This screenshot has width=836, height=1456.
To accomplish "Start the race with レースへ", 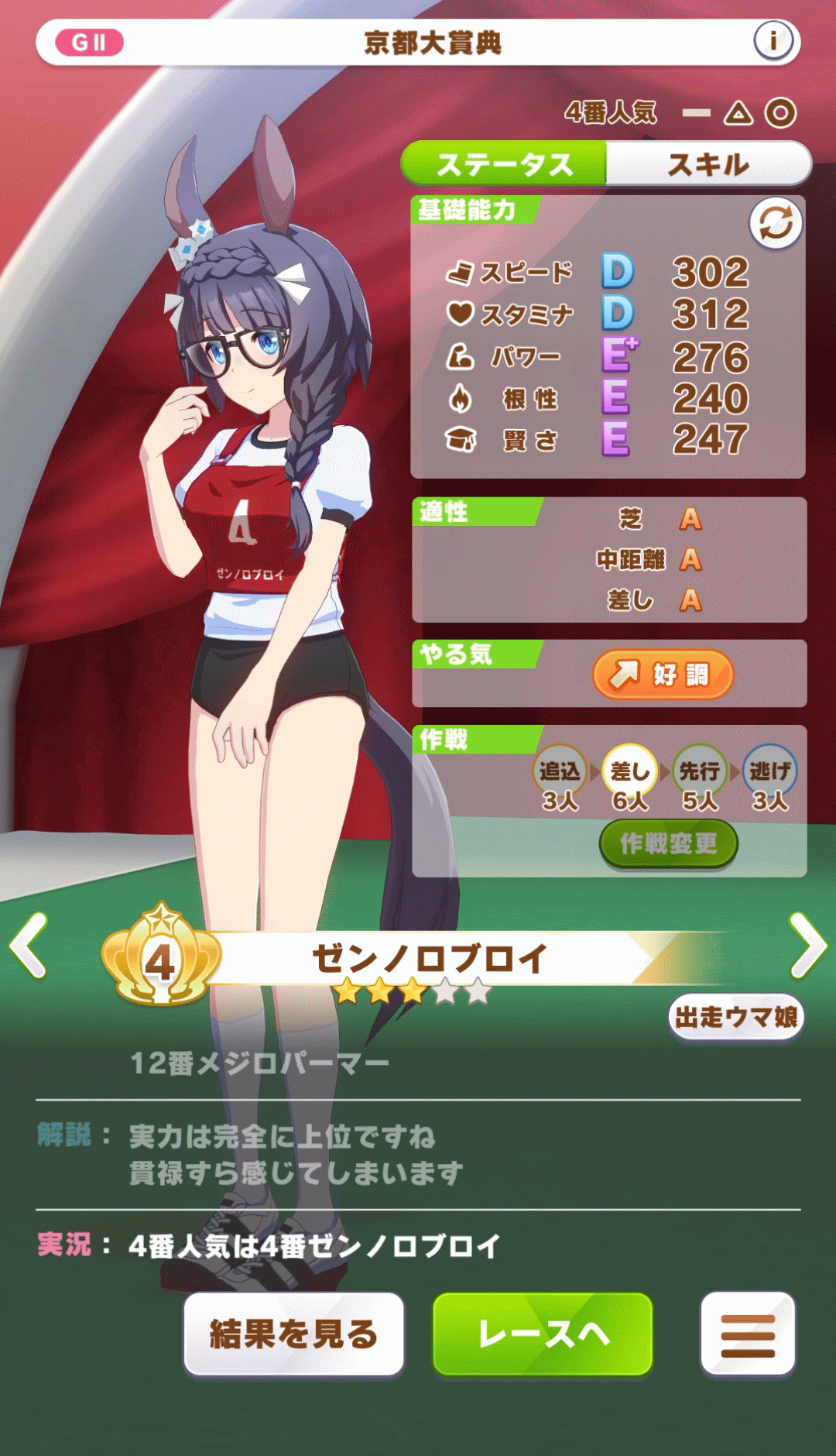I will (x=543, y=1334).
